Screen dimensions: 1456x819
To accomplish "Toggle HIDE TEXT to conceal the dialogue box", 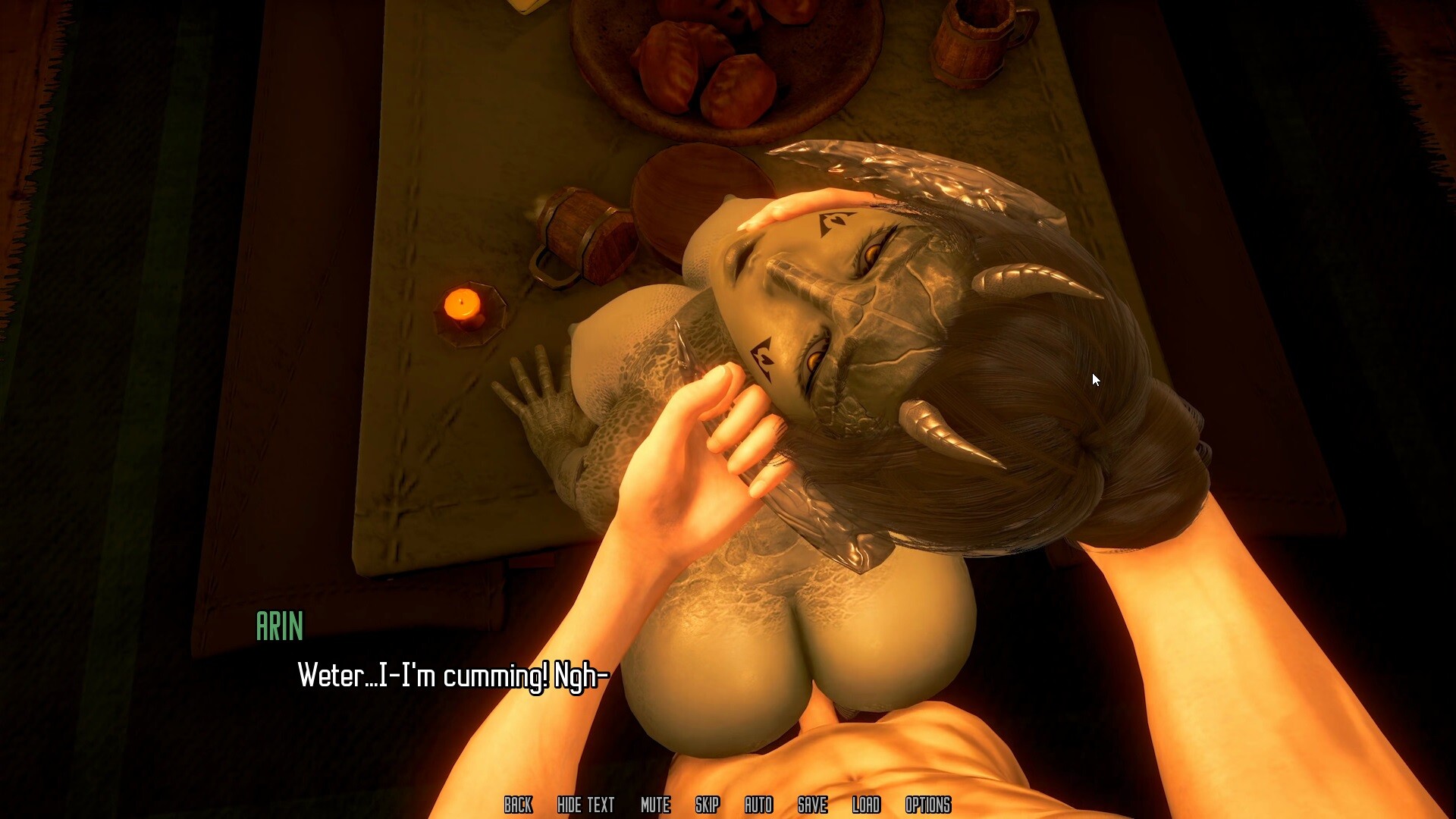I will coord(585,805).
